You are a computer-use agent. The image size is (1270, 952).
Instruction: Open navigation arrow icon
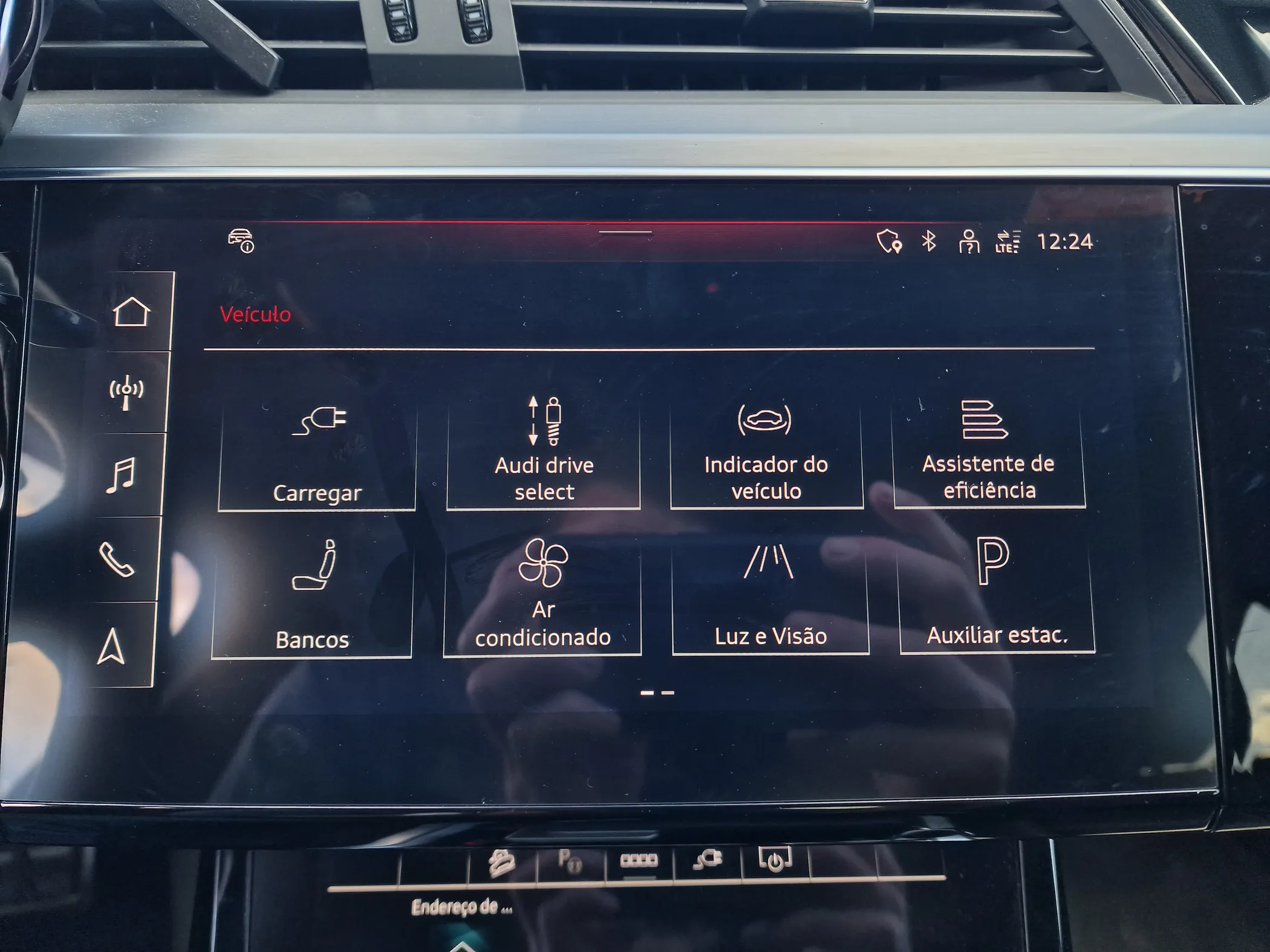point(111,647)
